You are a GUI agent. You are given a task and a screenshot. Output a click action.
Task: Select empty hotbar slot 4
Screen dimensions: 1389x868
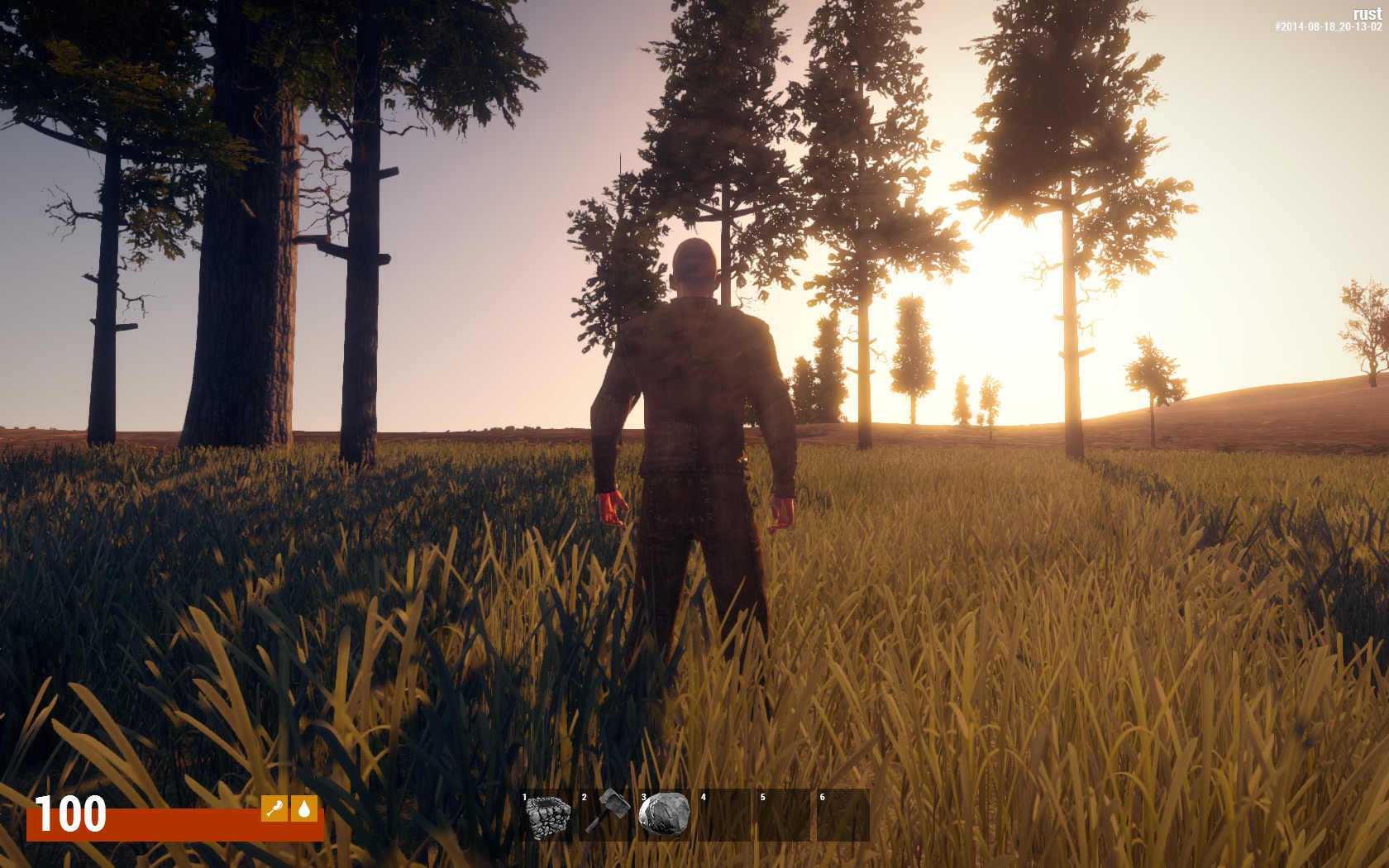724,815
